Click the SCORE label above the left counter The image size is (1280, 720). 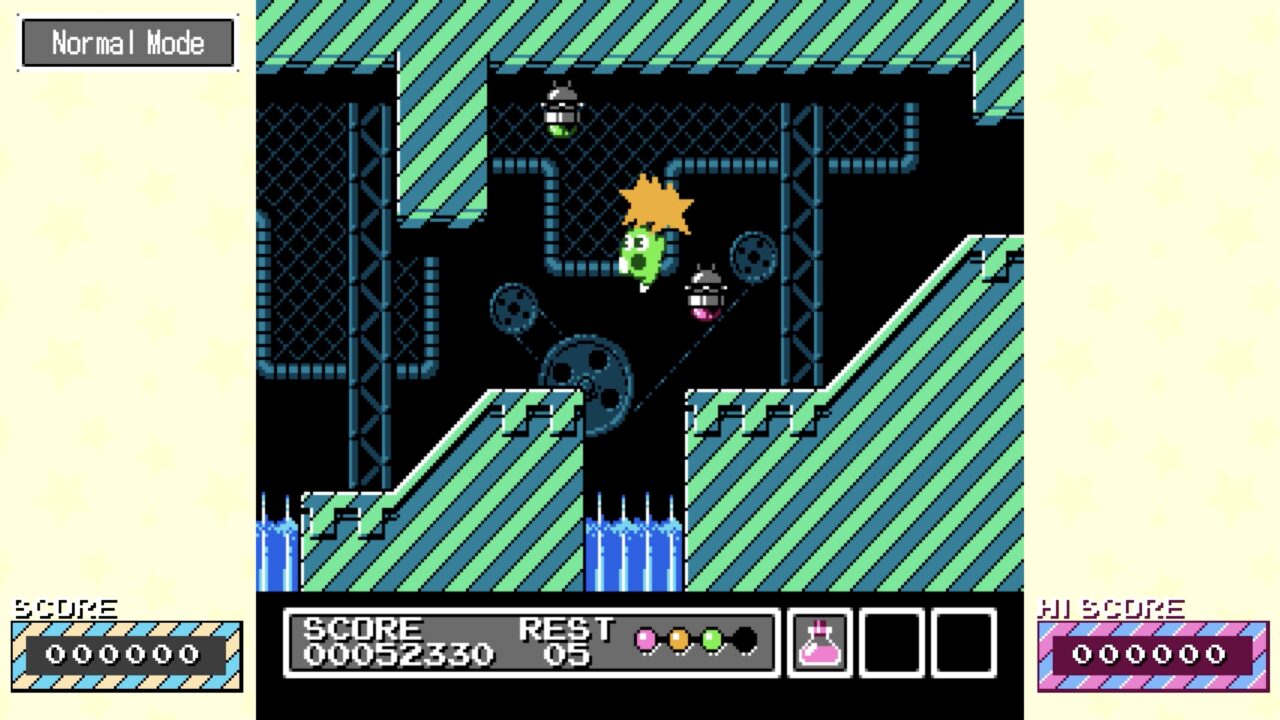point(66,607)
